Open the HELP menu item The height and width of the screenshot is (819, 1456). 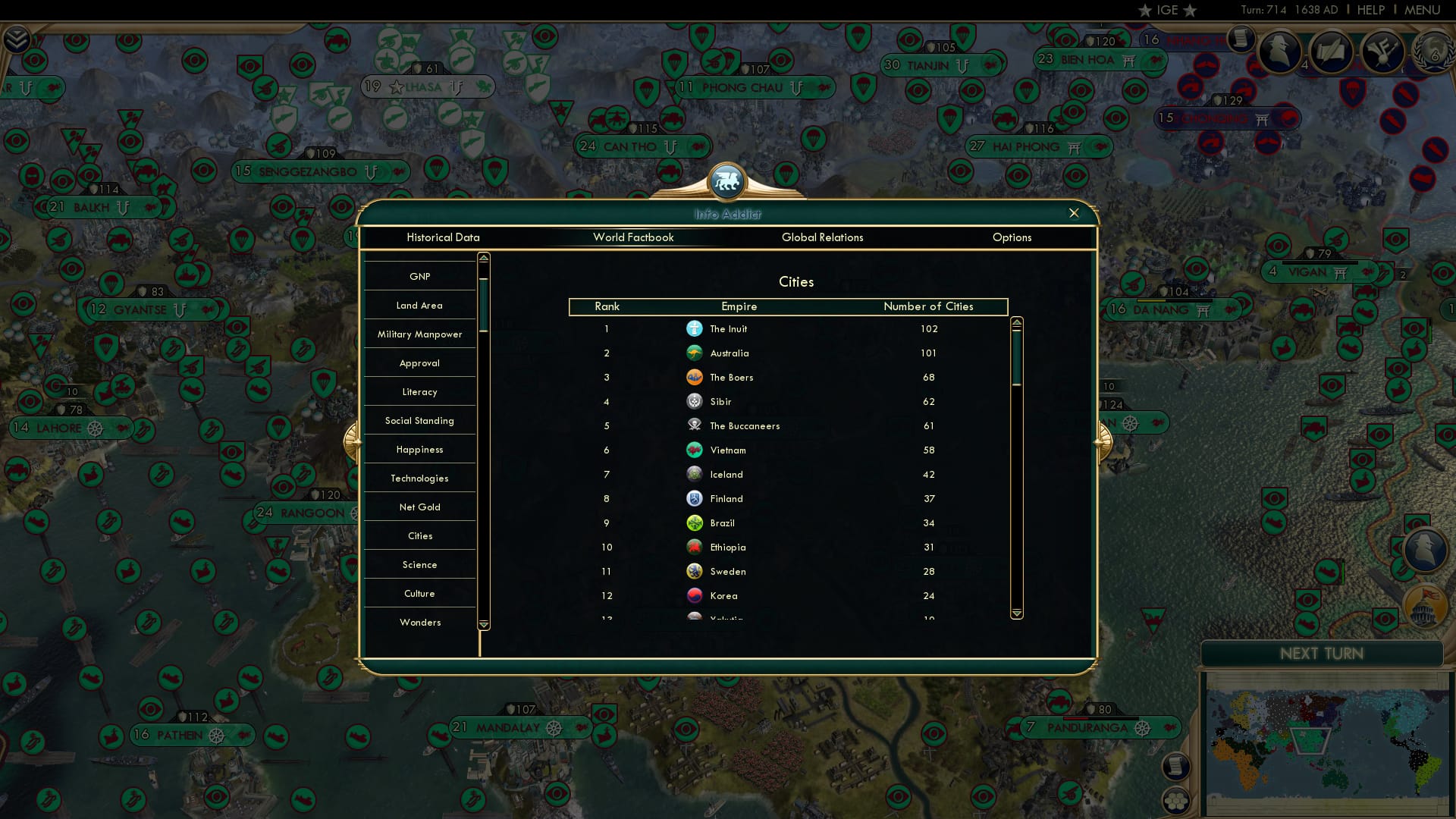pos(1370,10)
